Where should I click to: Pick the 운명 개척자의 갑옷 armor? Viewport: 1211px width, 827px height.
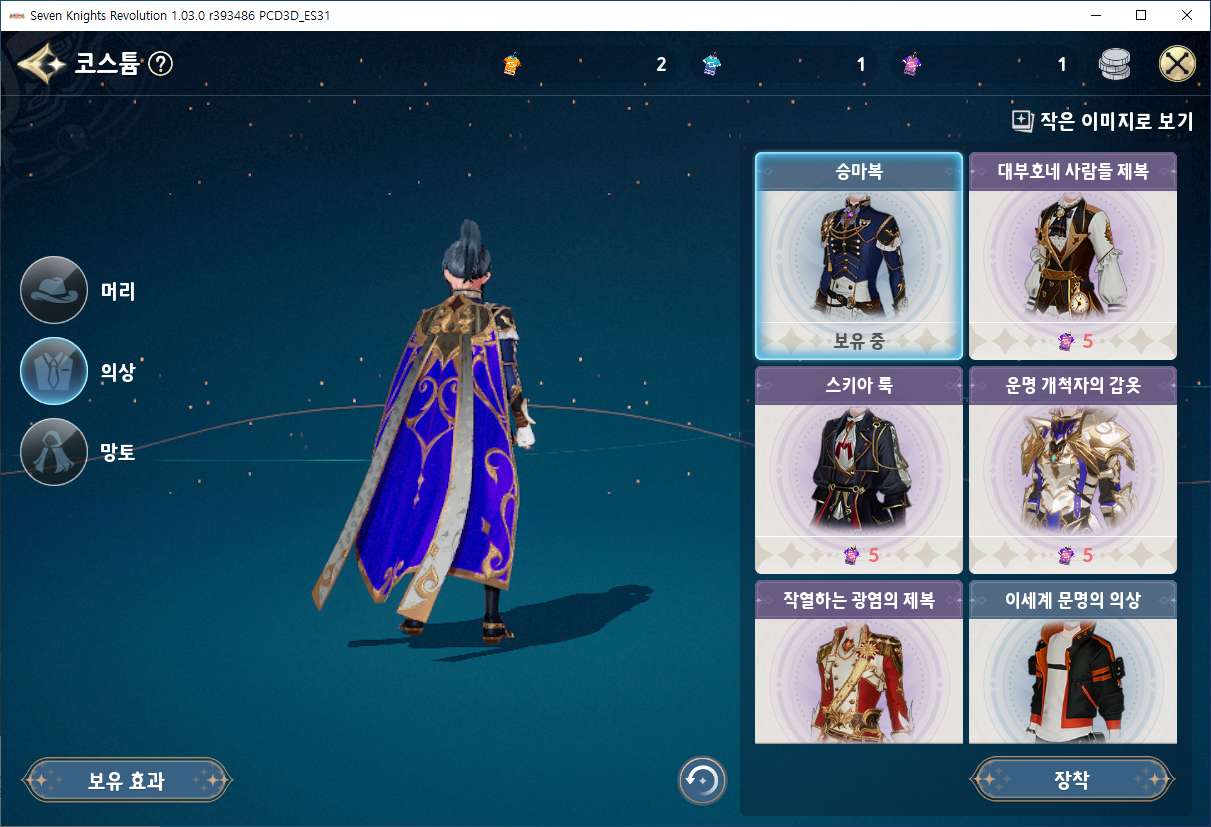point(1072,470)
